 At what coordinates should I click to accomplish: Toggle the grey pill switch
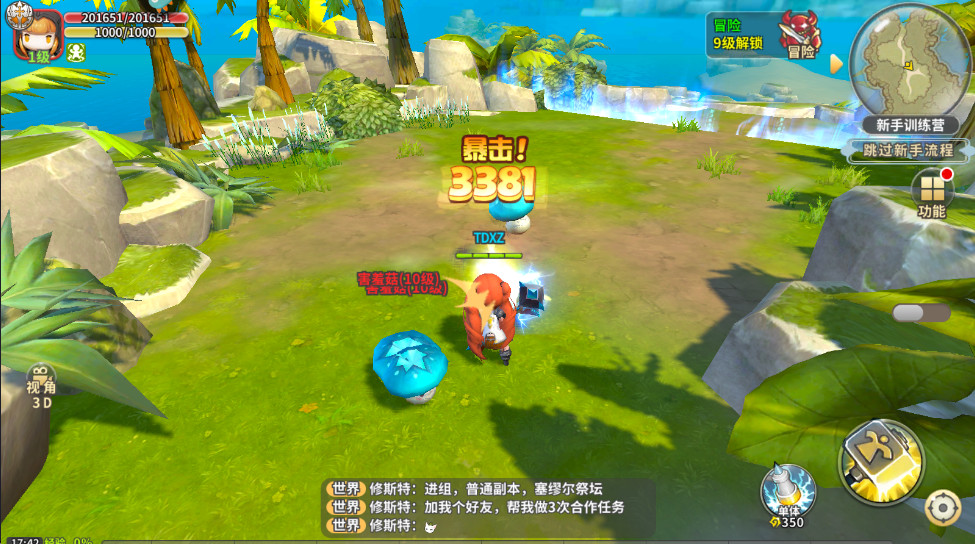921,313
